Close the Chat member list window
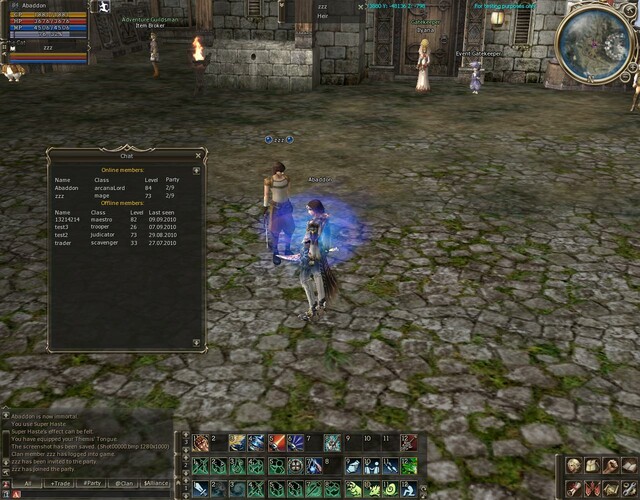The image size is (640, 500). pos(198,156)
